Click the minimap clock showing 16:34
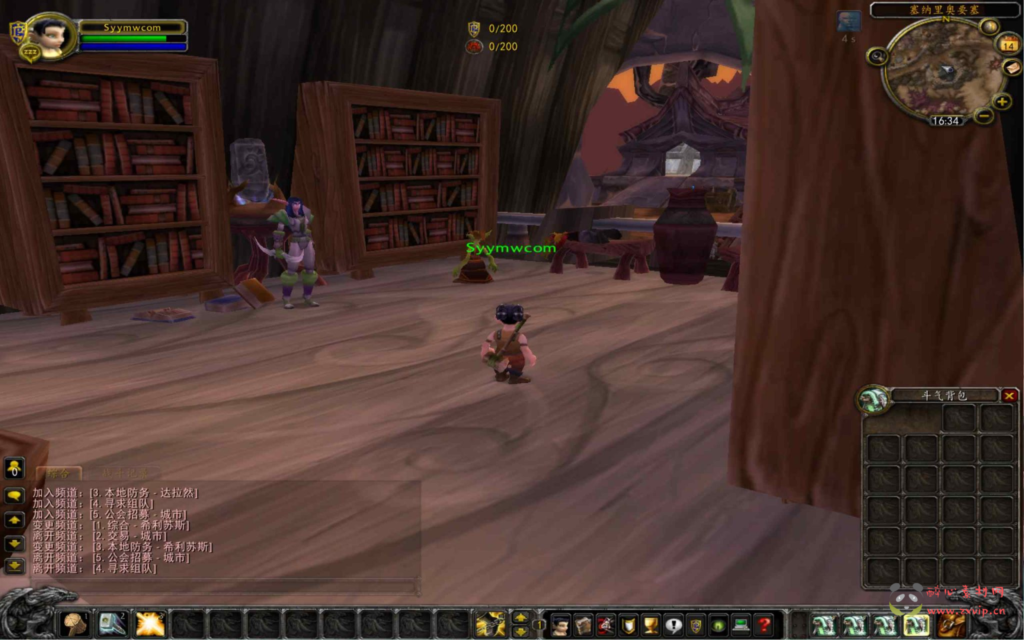1024x640 pixels. tap(945, 120)
